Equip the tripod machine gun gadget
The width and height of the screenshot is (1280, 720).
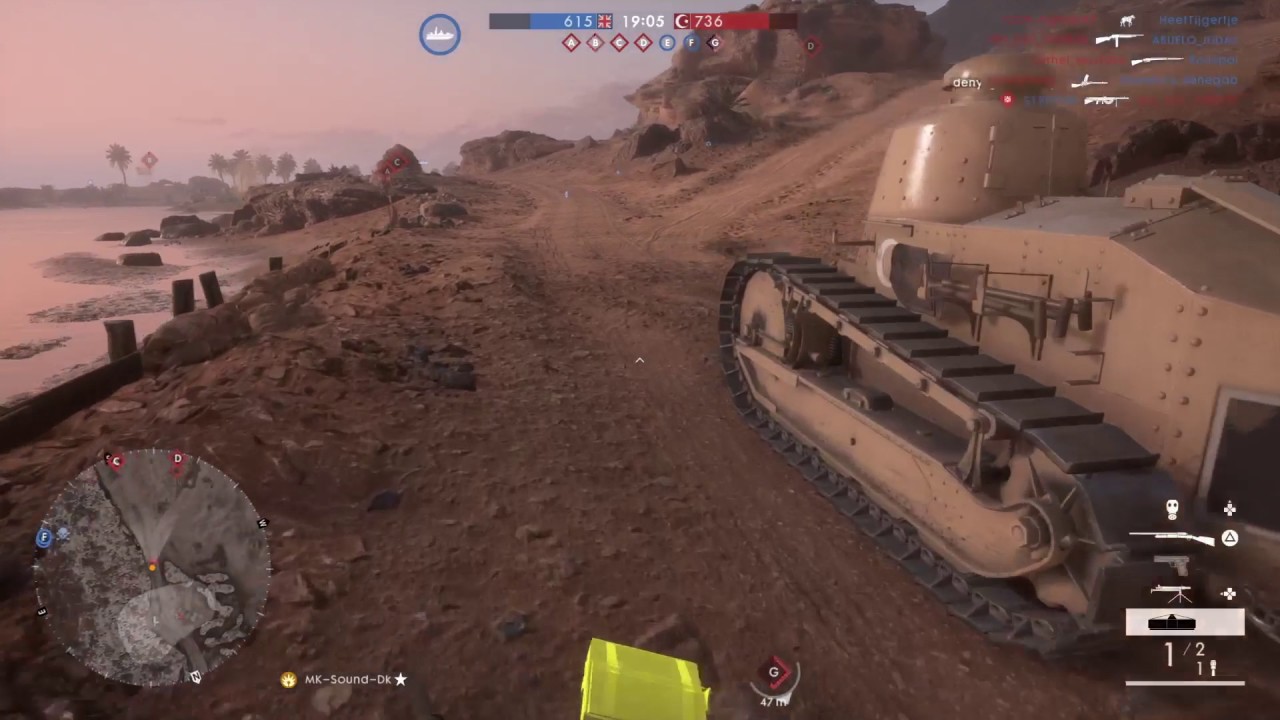pyautogui.click(x=1170, y=593)
